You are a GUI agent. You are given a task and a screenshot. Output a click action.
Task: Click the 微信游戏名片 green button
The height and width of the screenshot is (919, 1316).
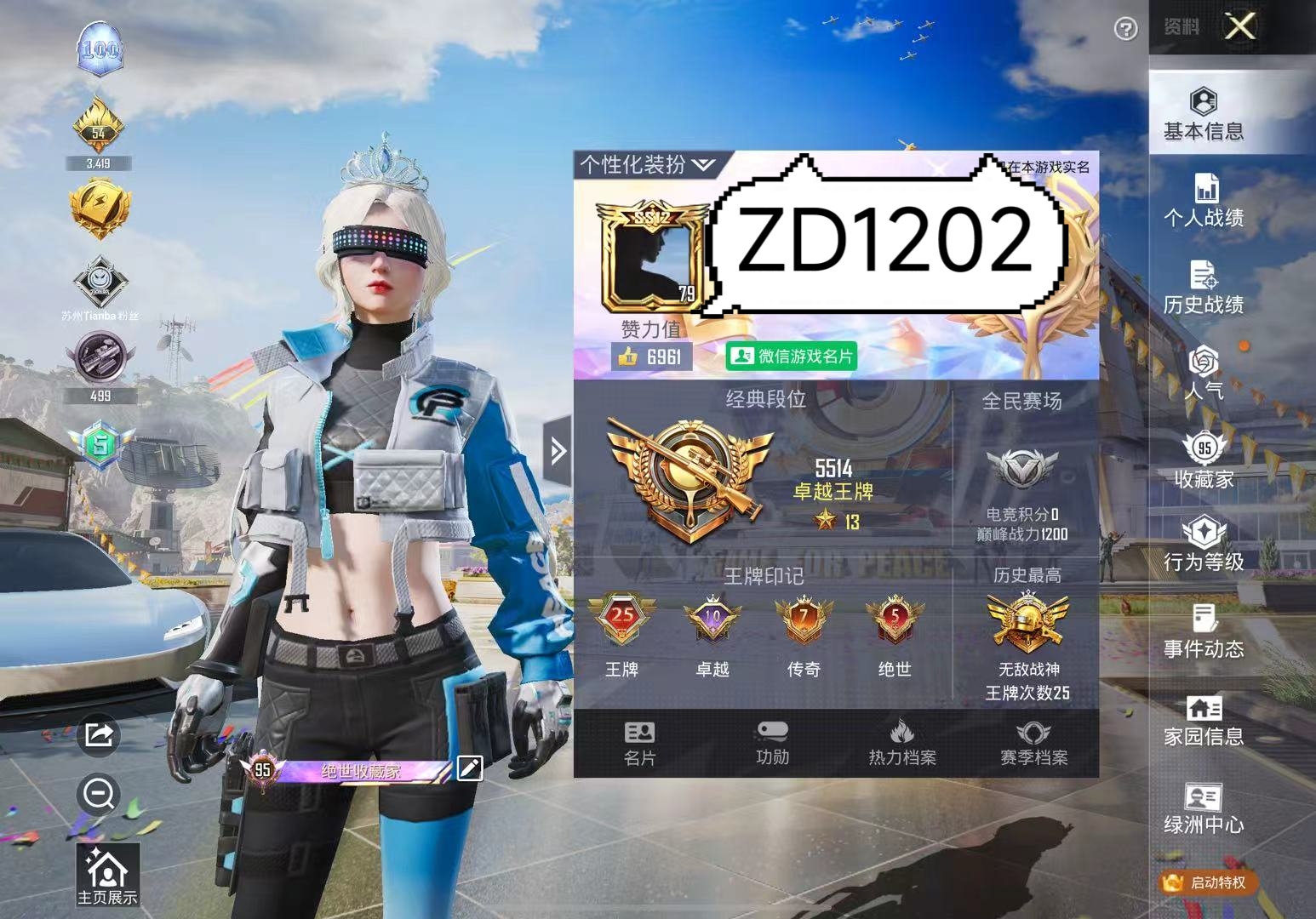(x=792, y=357)
